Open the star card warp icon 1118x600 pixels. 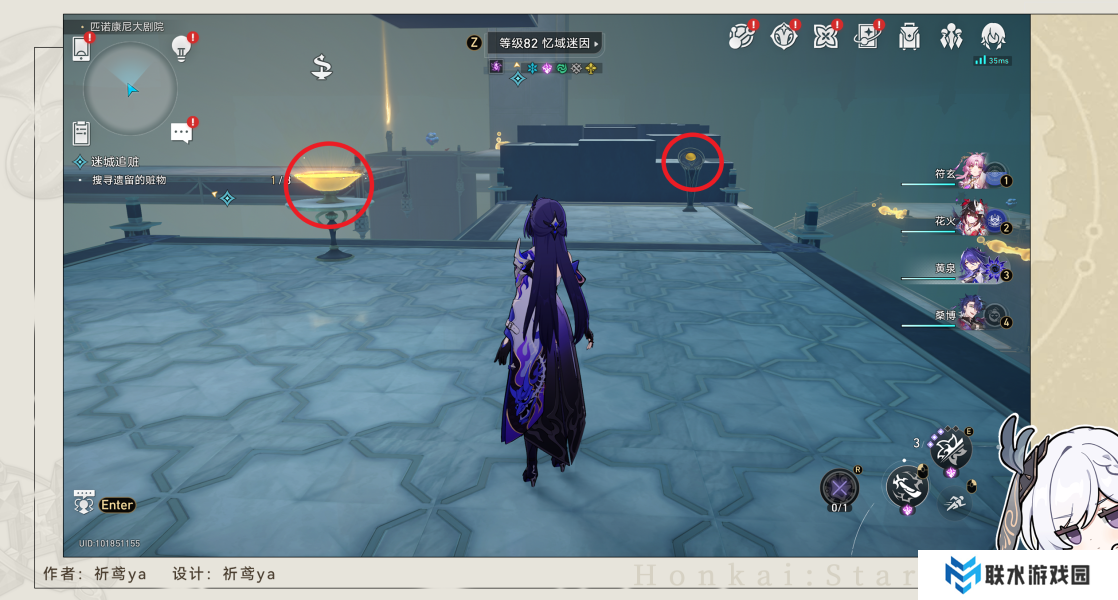pyautogui.click(x=866, y=37)
